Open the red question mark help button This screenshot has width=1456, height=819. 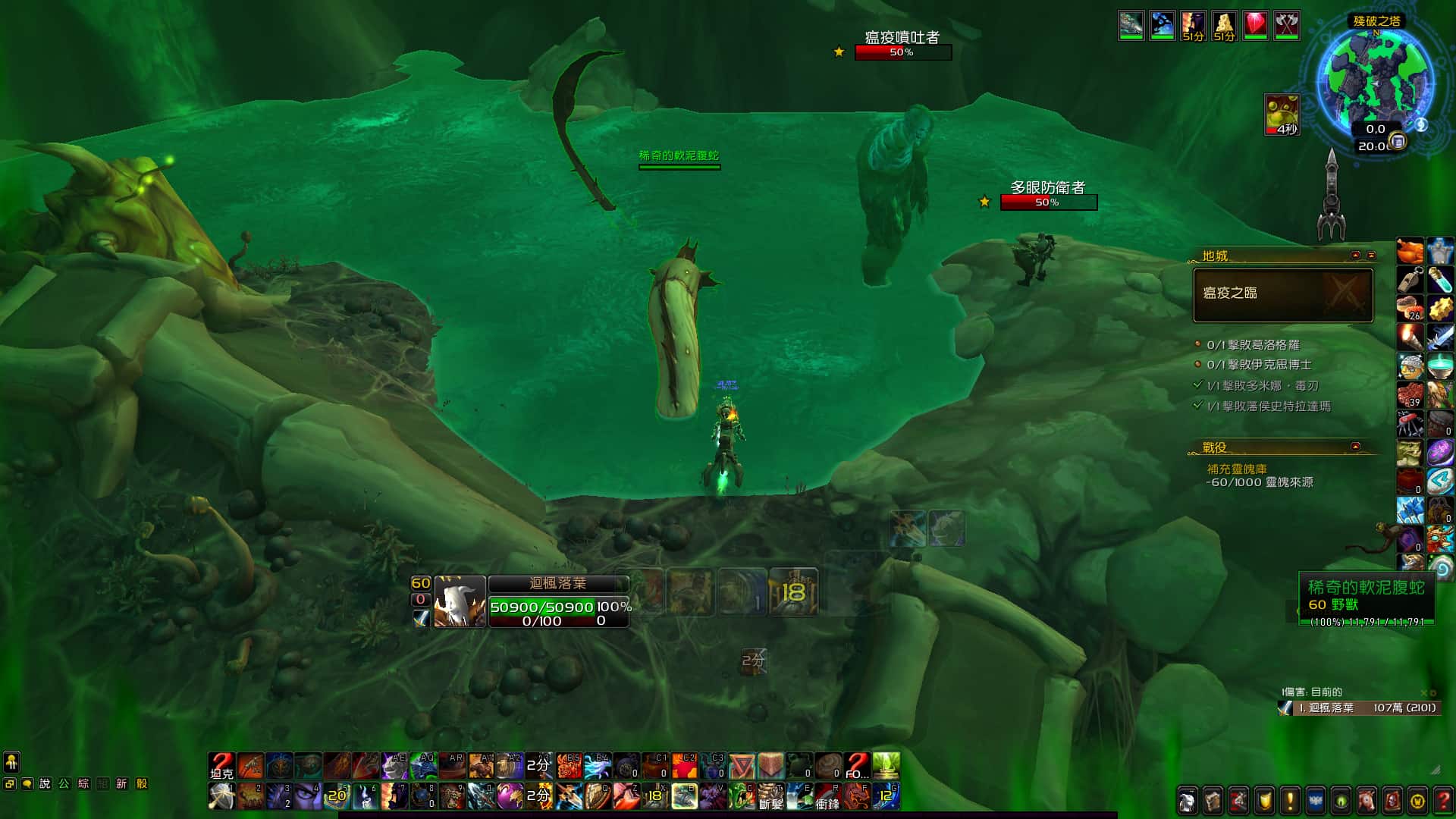[1442, 801]
